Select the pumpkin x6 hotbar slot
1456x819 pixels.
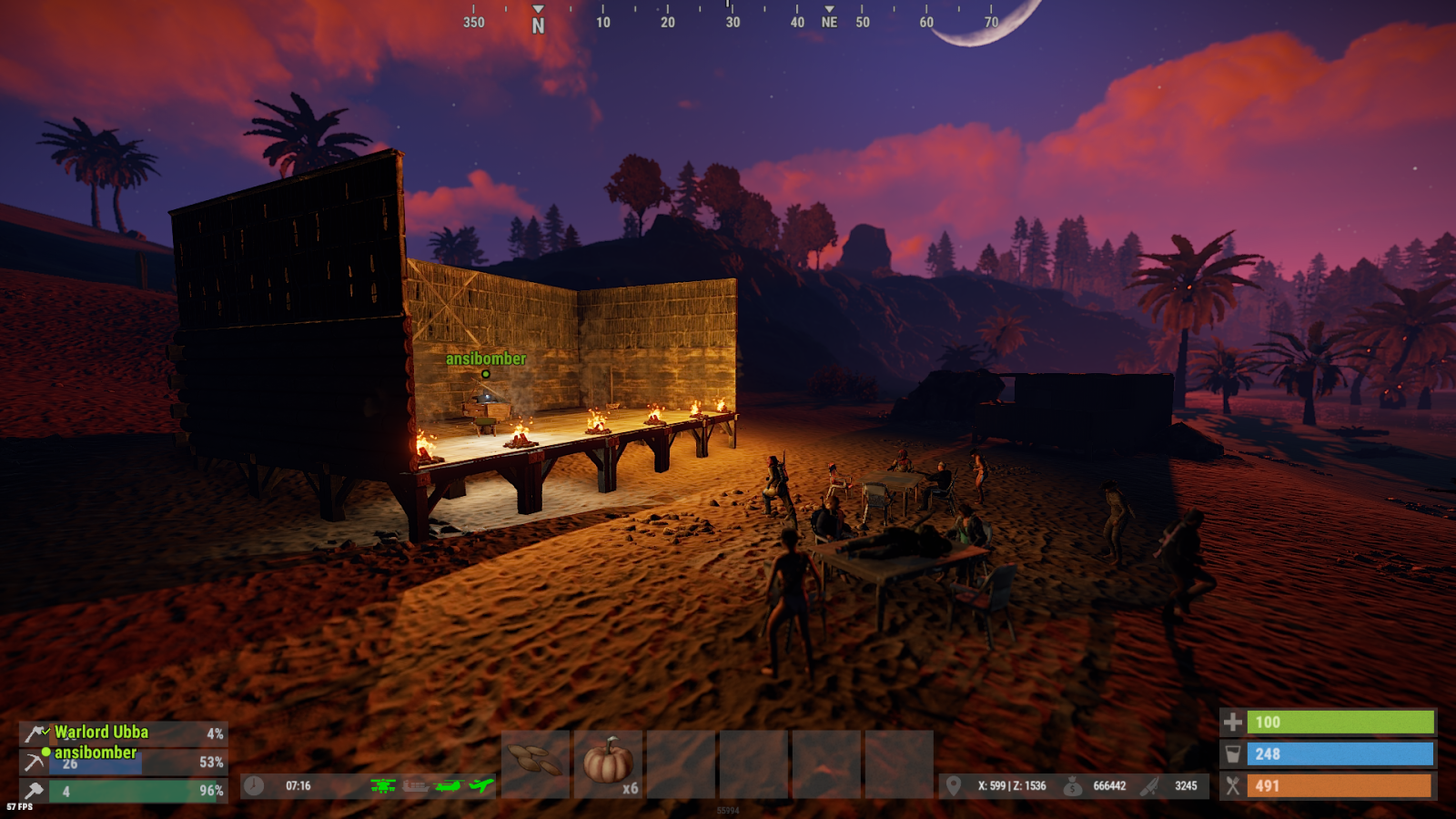point(608,763)
